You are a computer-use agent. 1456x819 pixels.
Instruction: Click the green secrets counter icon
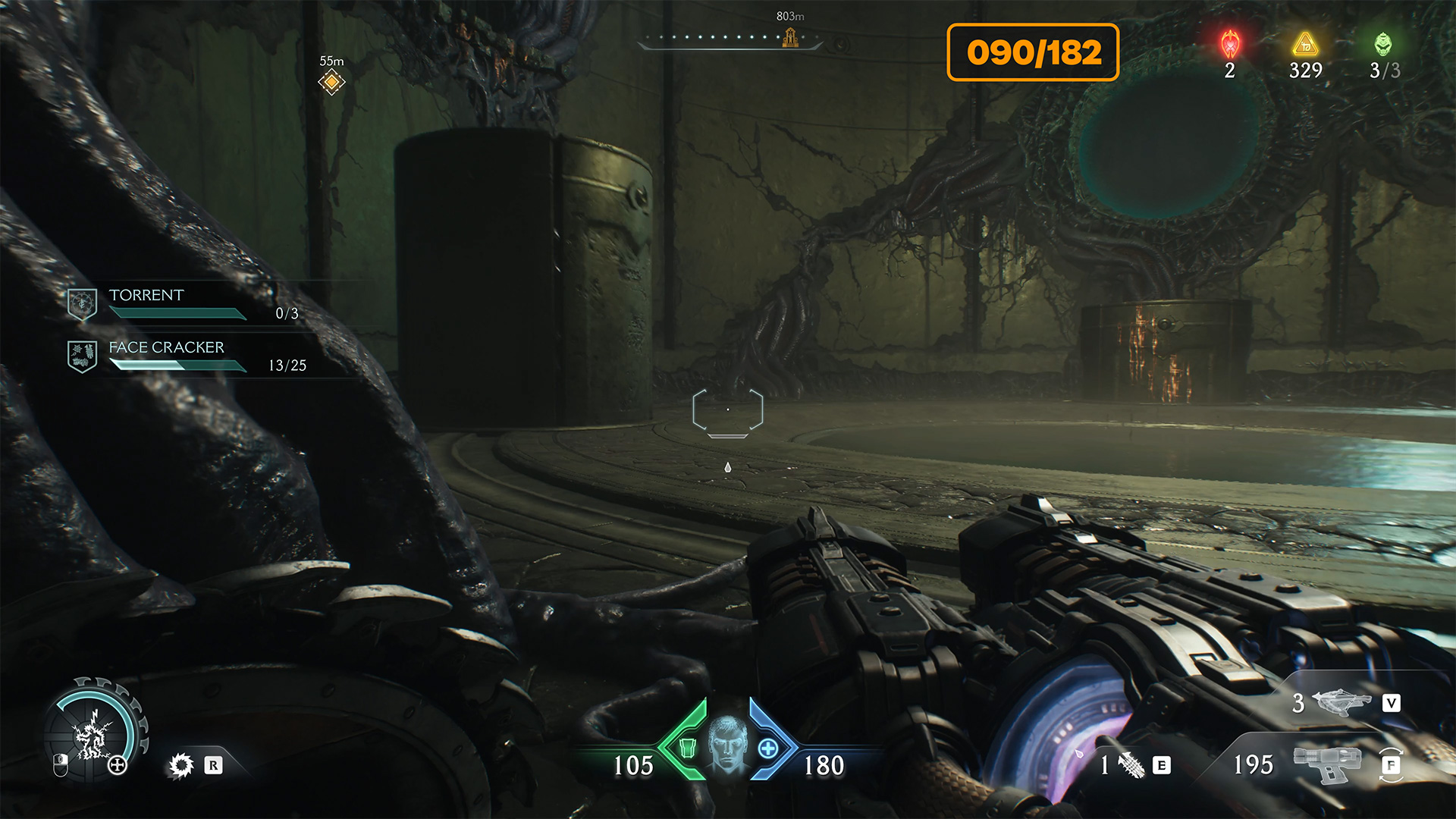click(1383, 45)
